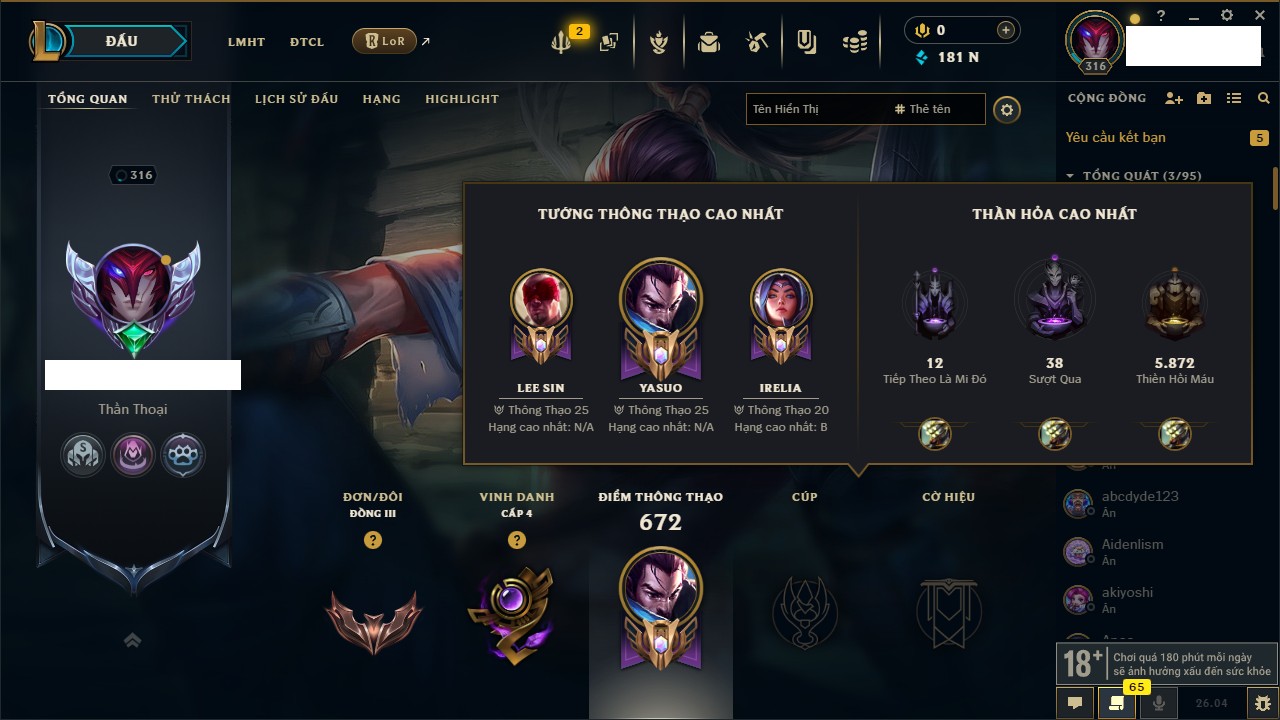Image resolution: width=1280 pixels, height=720 pixels.
Task: Add RP with the plus button
Action: [1006, 30]
